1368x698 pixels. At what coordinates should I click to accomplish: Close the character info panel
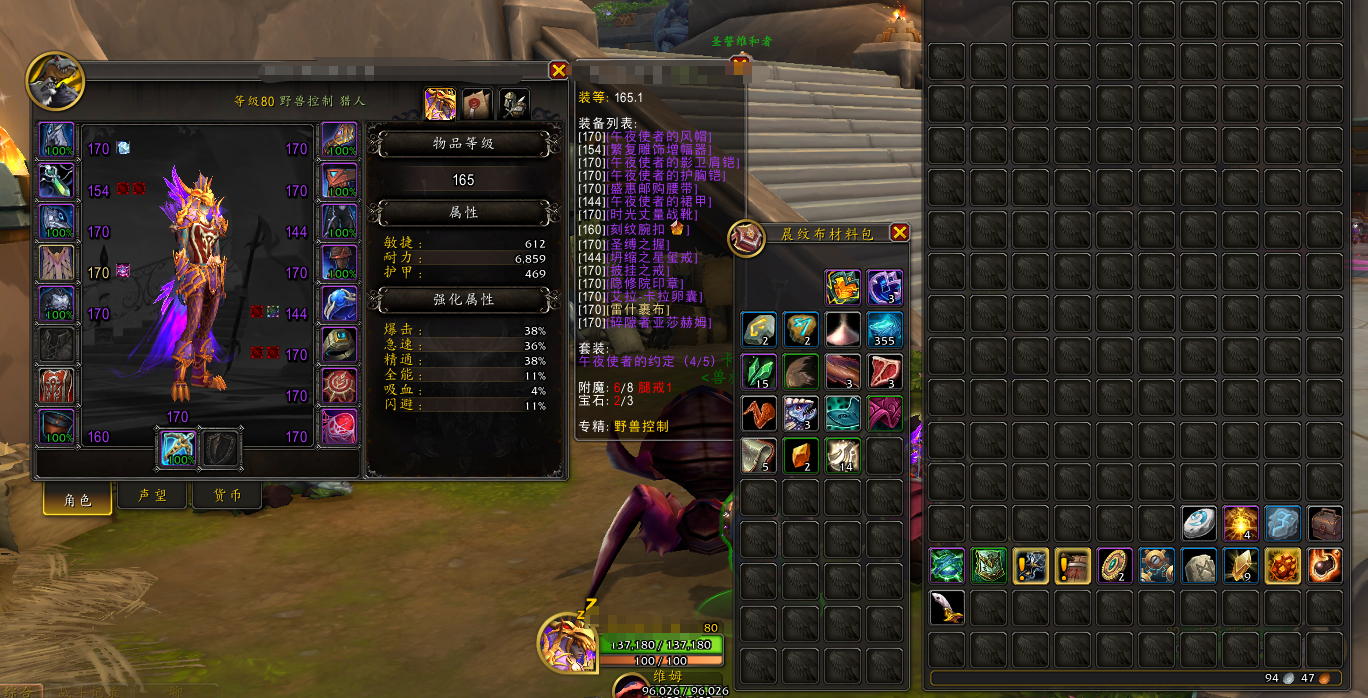tap(558, 70)
